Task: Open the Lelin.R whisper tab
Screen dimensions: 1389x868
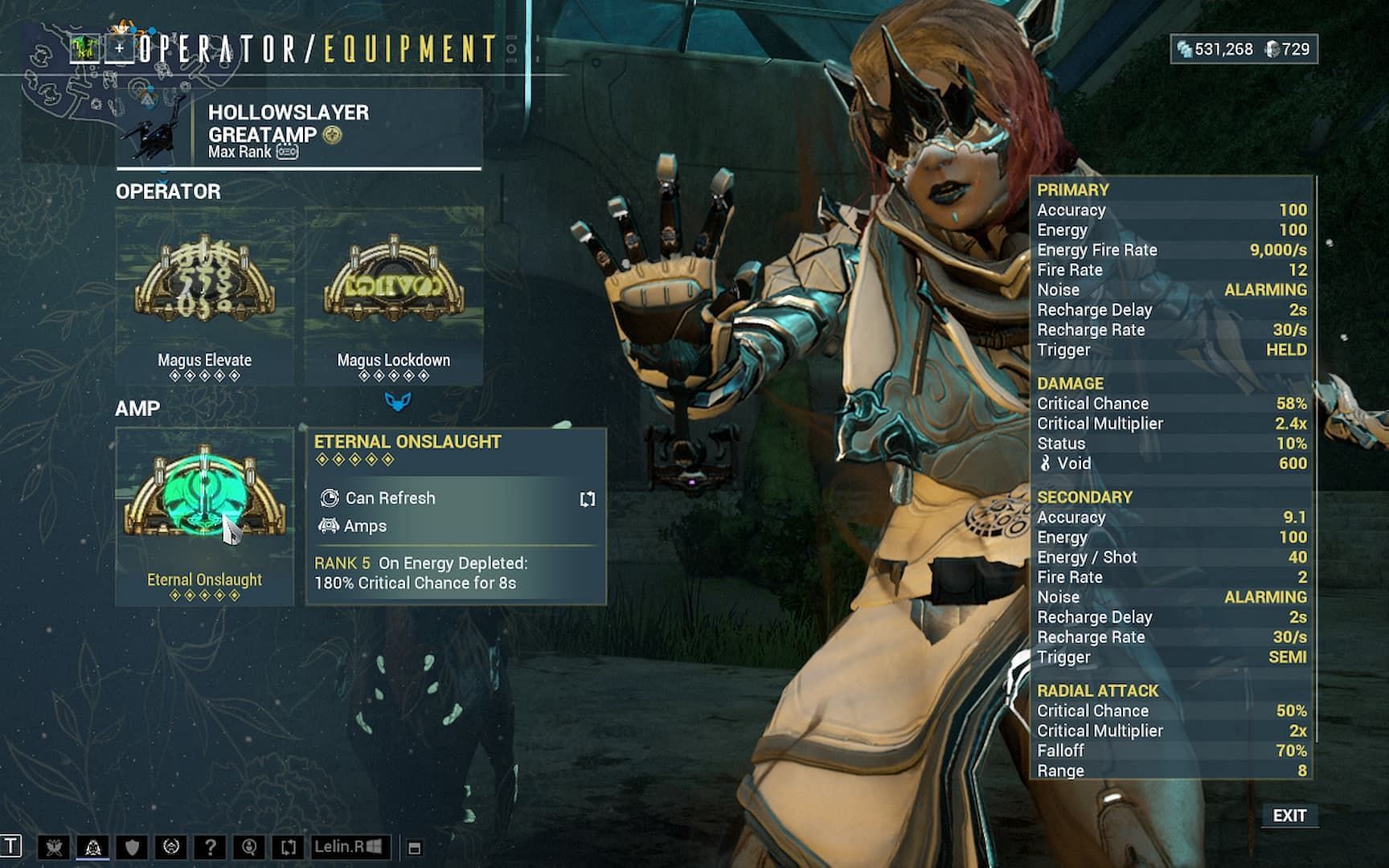Action: pos(350,847)
